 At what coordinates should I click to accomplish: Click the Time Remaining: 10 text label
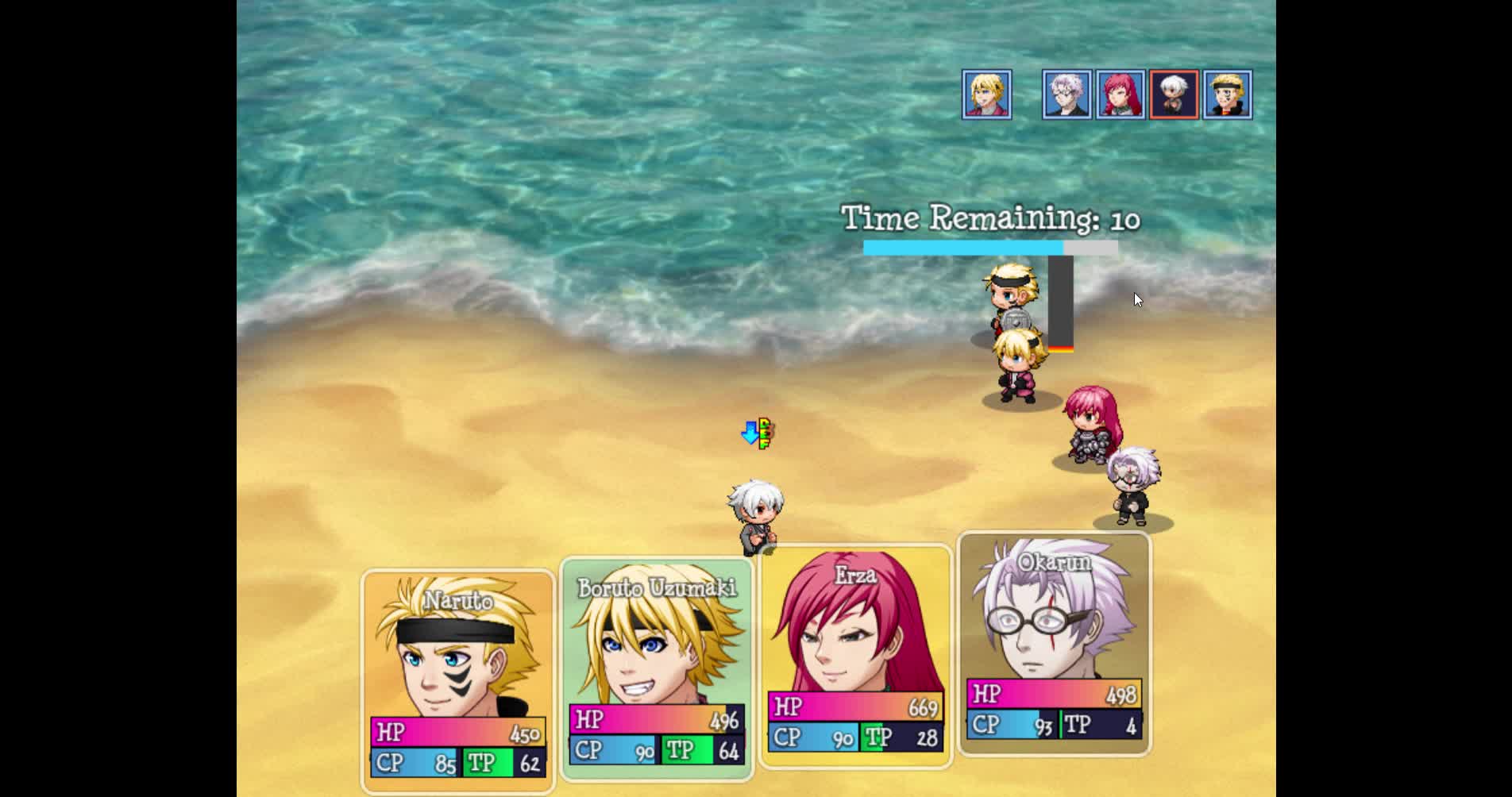click(989, 218)
